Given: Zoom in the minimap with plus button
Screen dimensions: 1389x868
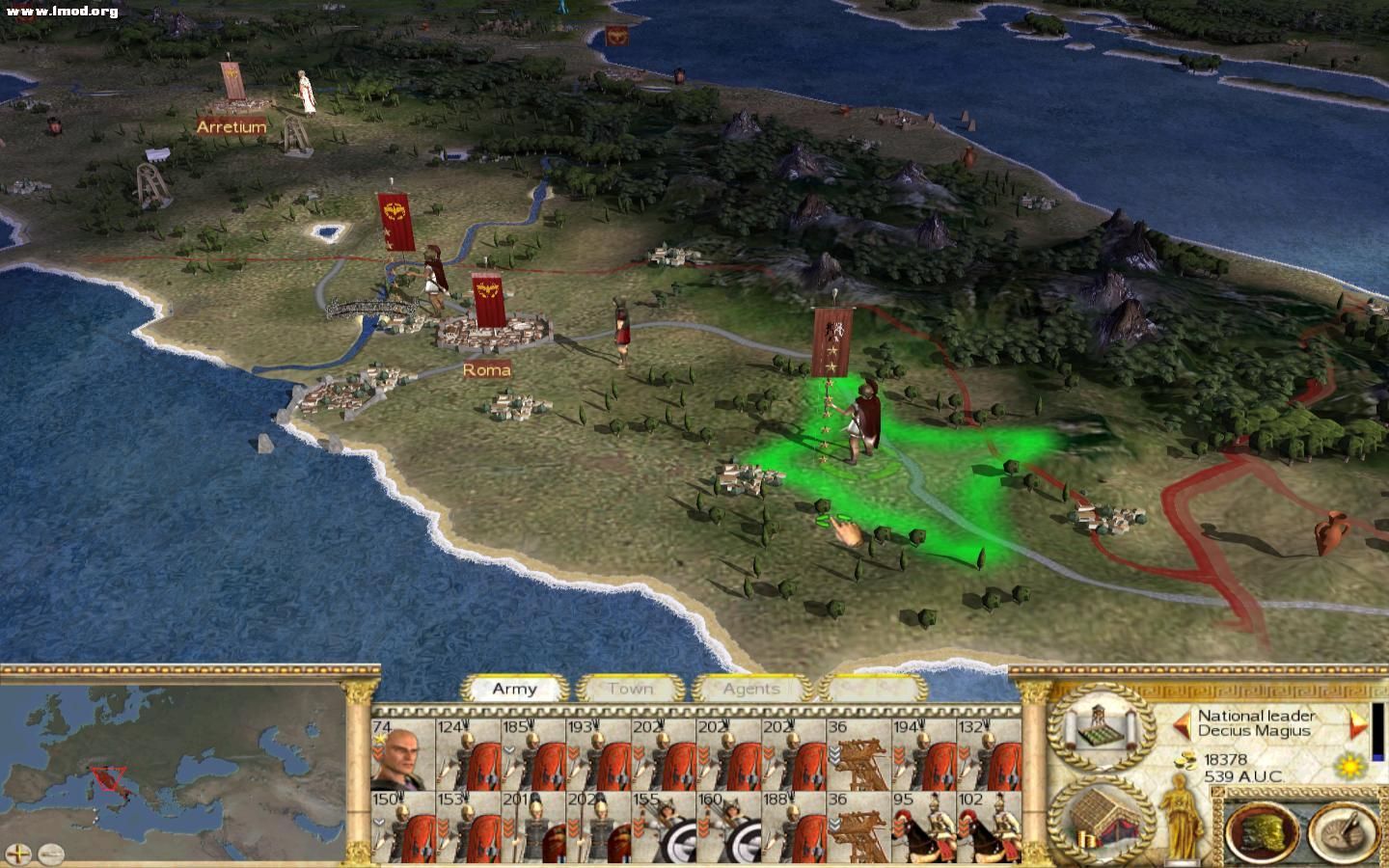Looking at the screenshot, I should pyautogui.click(x=19, y=854).
